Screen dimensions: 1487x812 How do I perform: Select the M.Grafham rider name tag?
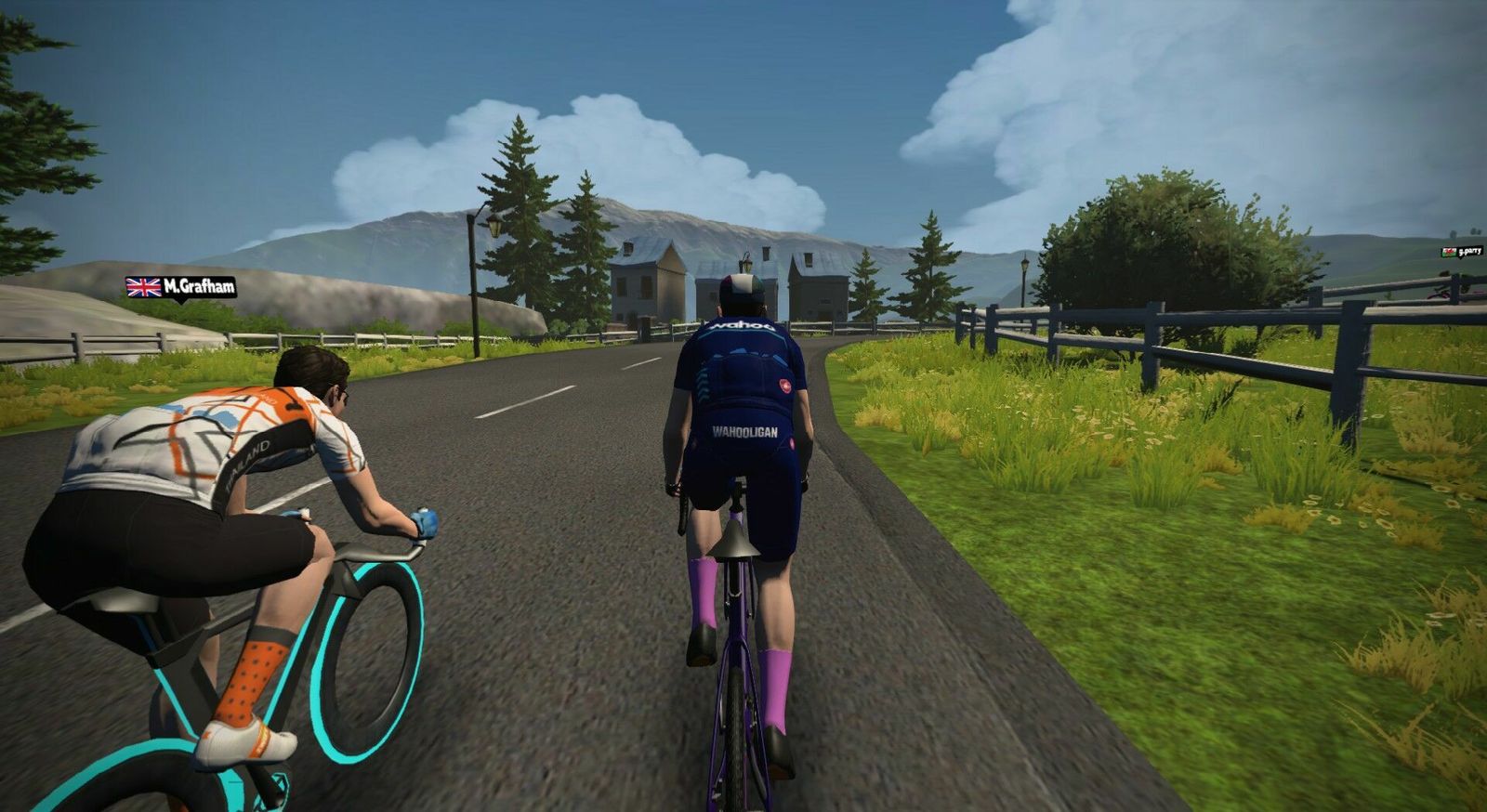[181, 287]
